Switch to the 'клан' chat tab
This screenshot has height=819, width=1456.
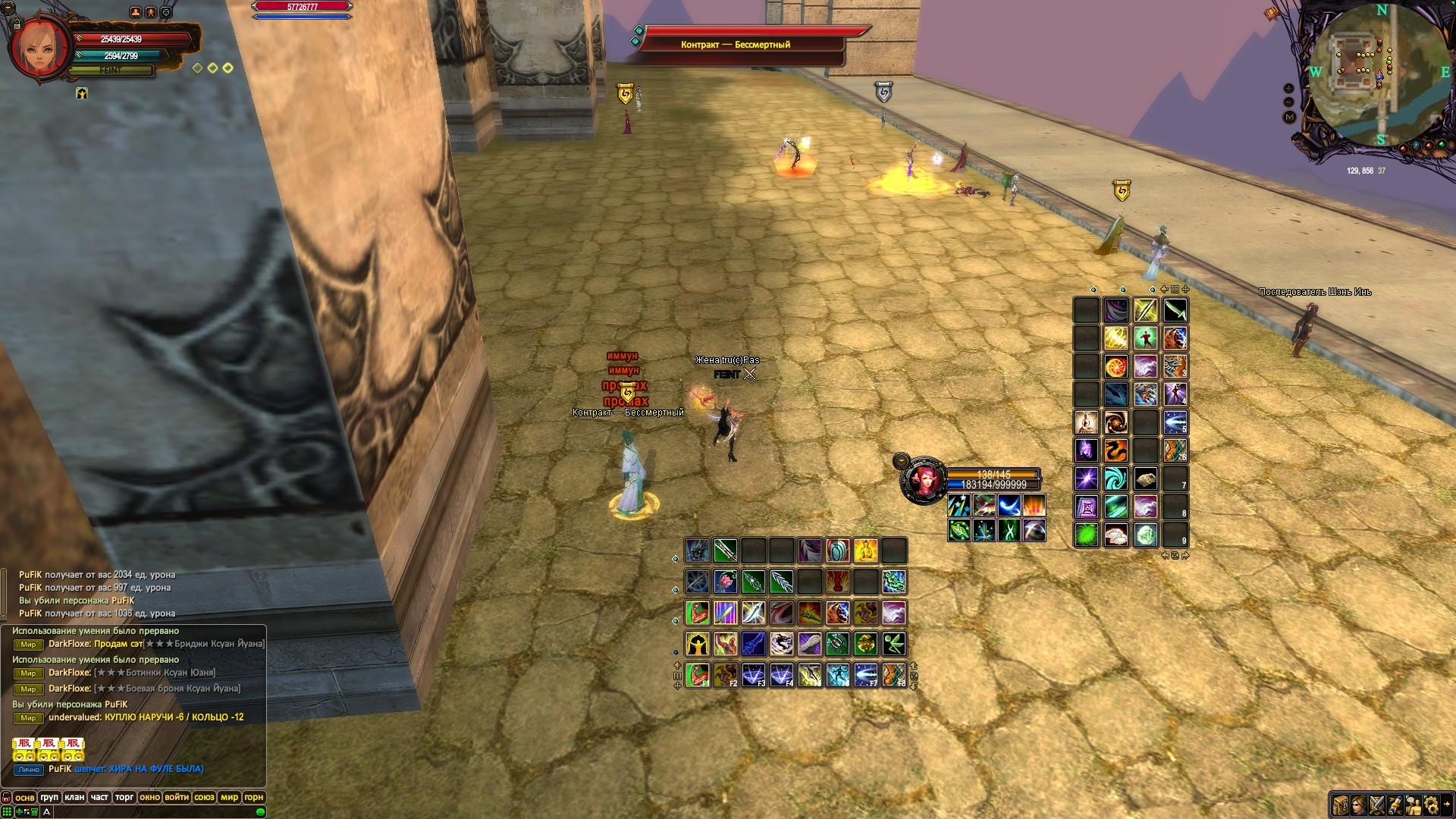(74, 797)
